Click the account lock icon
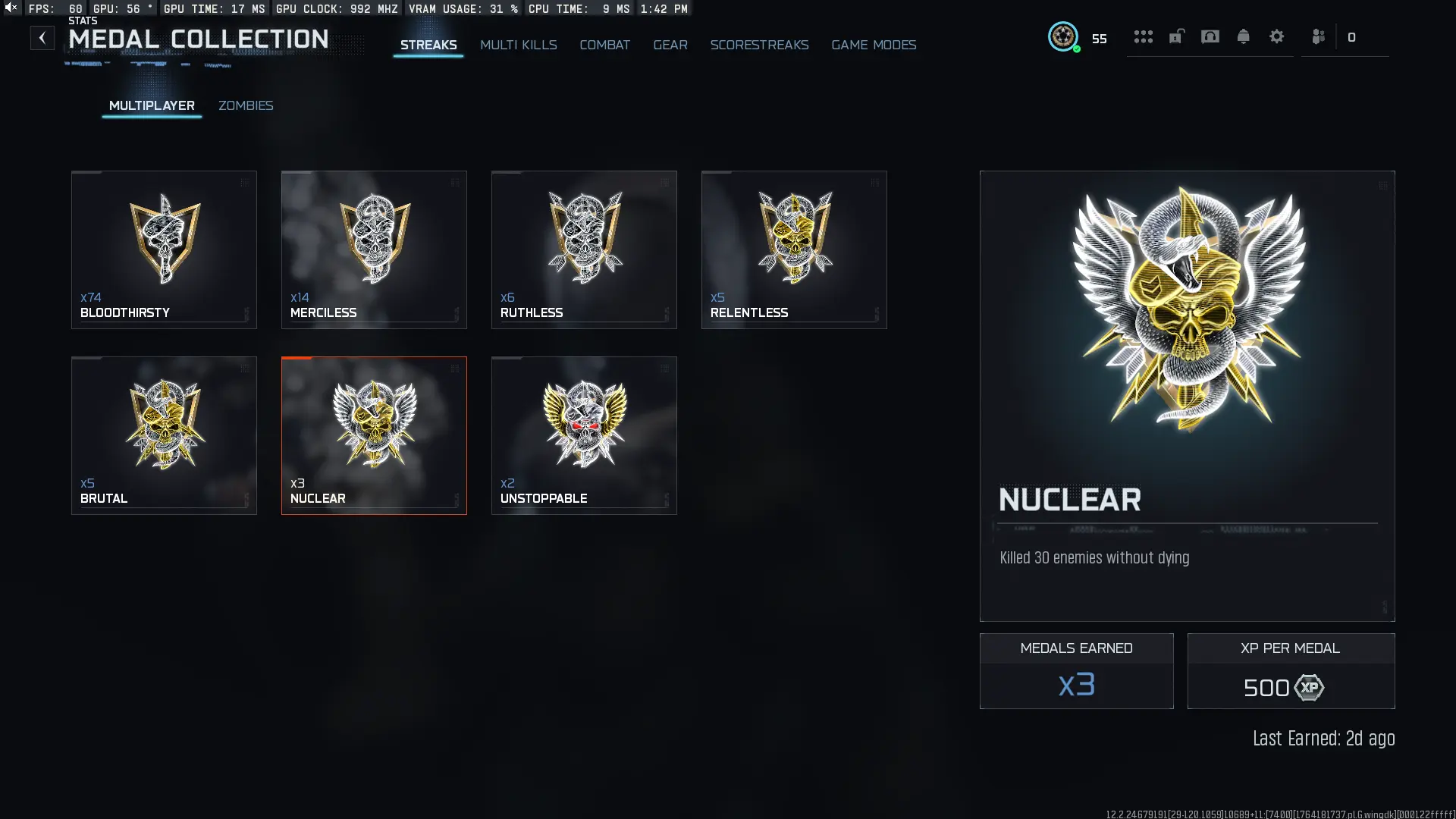 click(1177, 36)
